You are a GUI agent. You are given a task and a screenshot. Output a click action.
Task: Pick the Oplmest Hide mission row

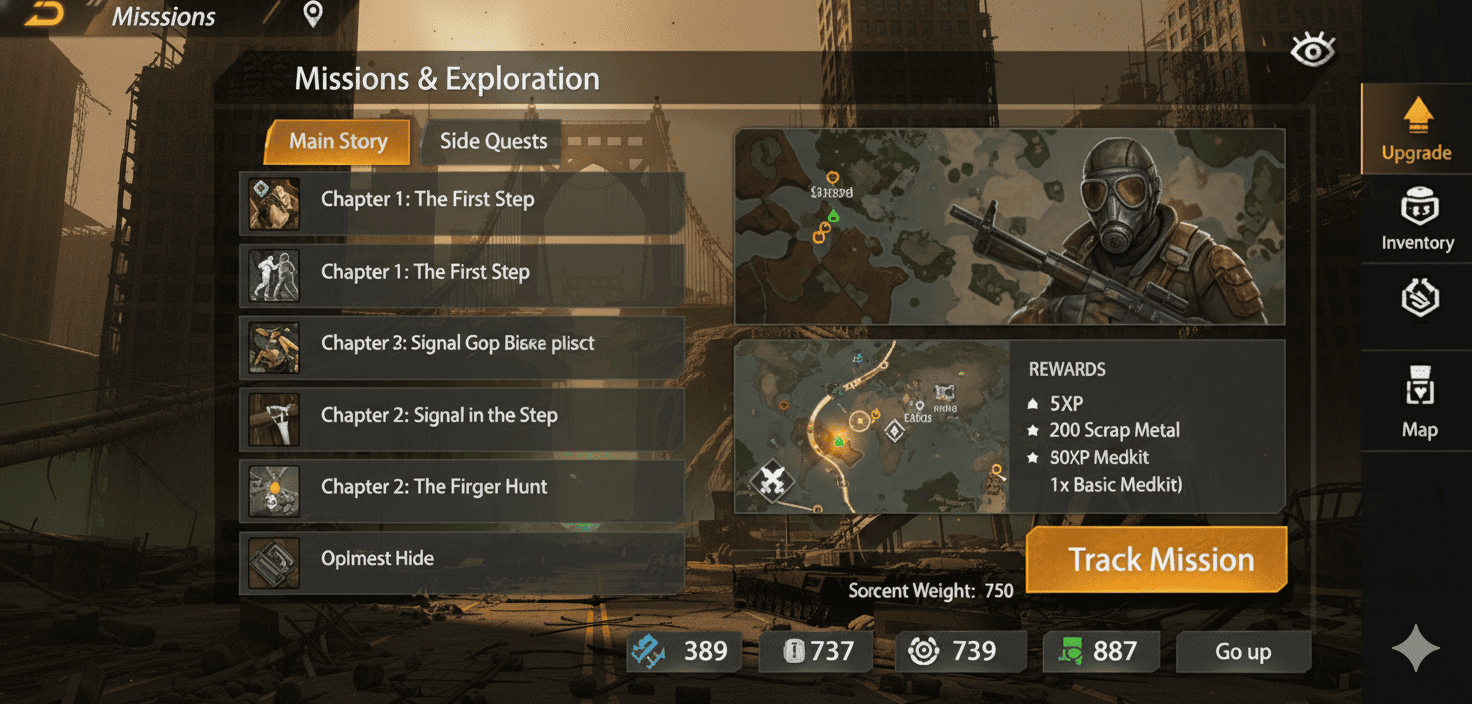[461, 560]
